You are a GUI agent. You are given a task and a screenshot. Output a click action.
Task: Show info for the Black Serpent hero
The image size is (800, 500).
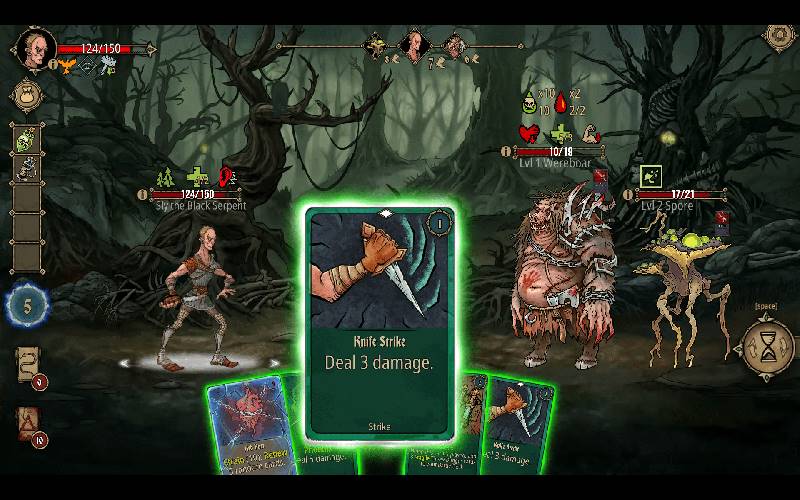[143, 195]
